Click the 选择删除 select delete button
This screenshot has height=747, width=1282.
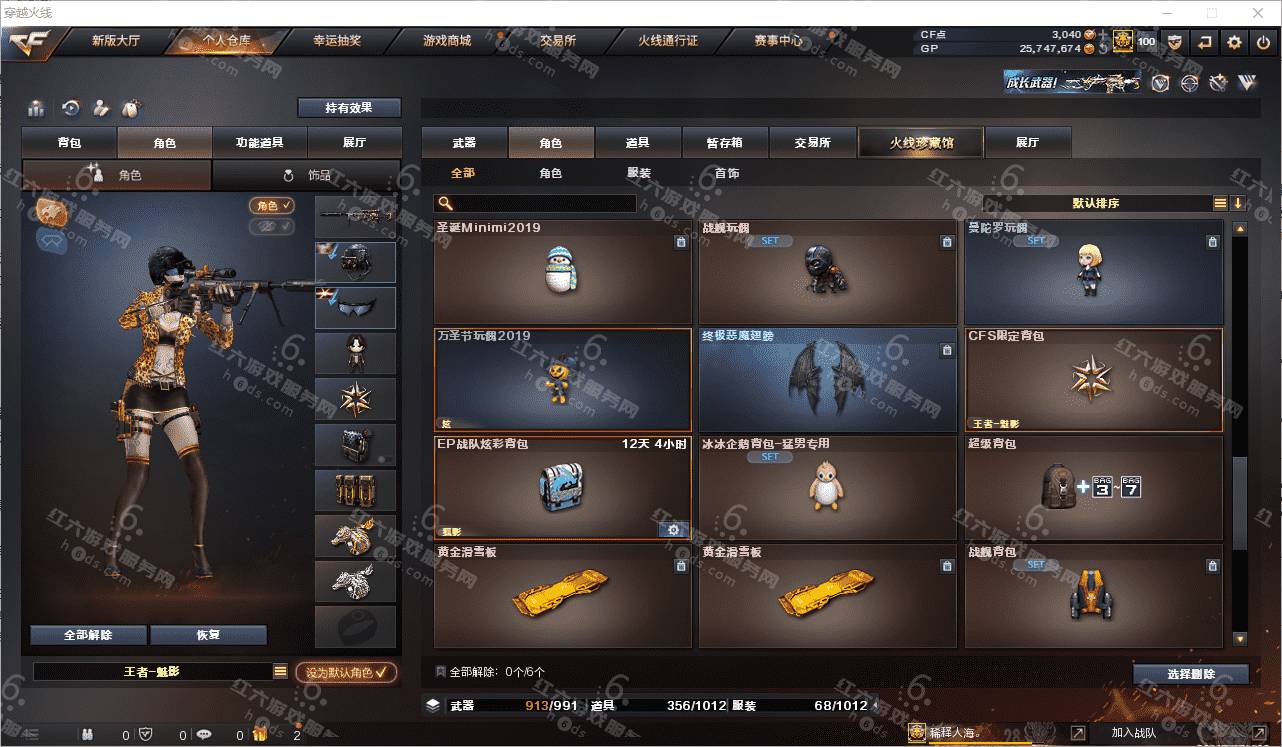pyautogui.click(x=1190, y=674)
